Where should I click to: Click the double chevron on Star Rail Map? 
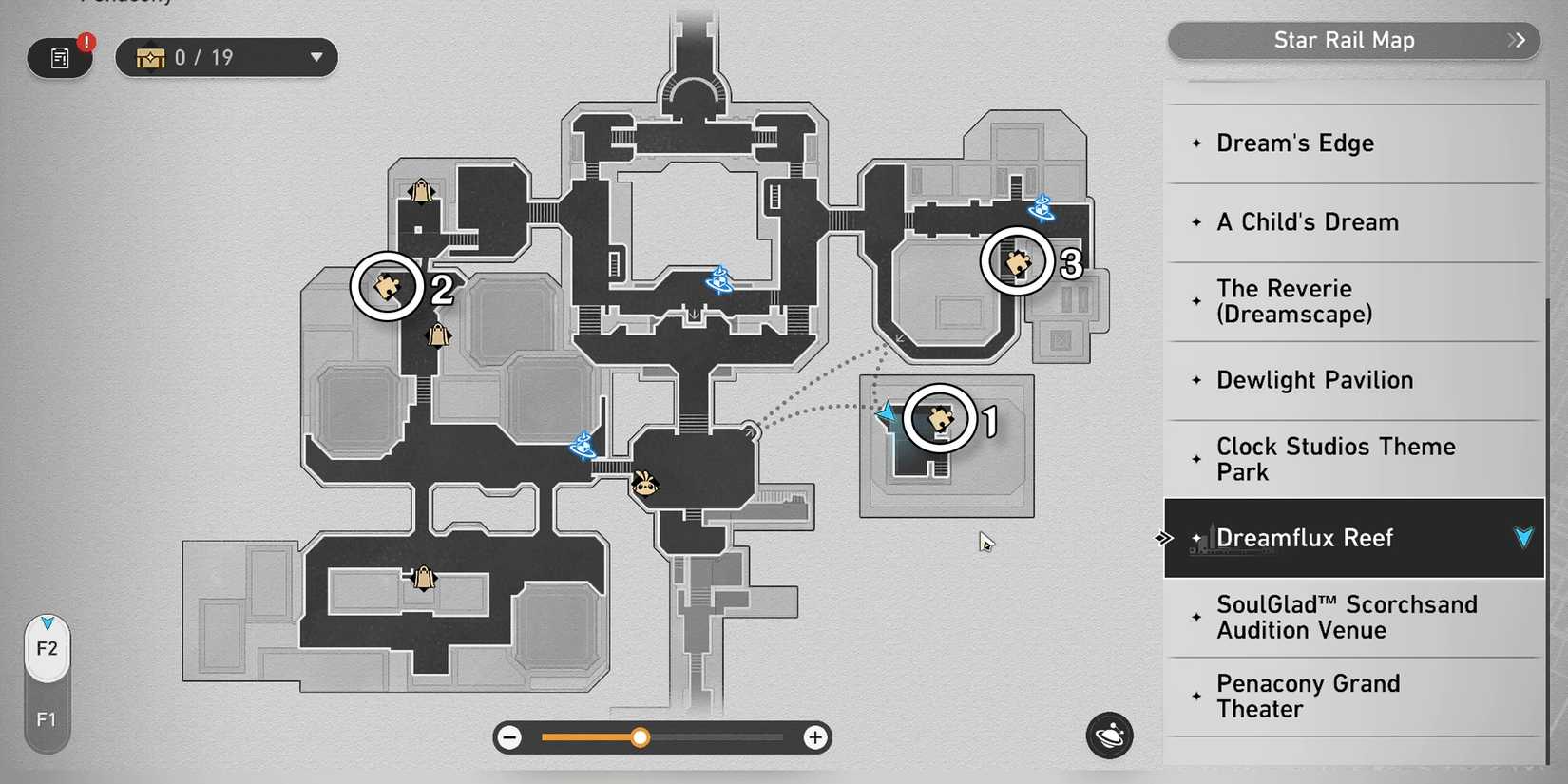click(1516, 41)
